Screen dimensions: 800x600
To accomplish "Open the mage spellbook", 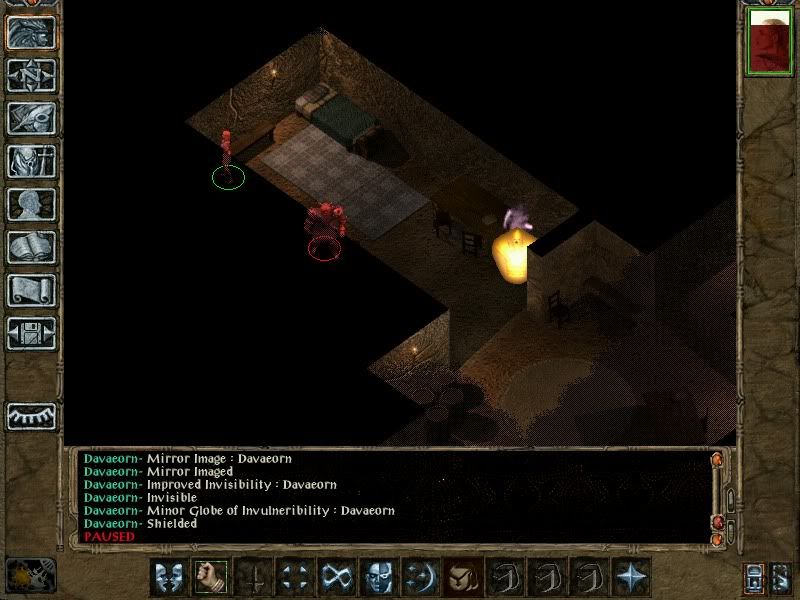I will point(32,247).
